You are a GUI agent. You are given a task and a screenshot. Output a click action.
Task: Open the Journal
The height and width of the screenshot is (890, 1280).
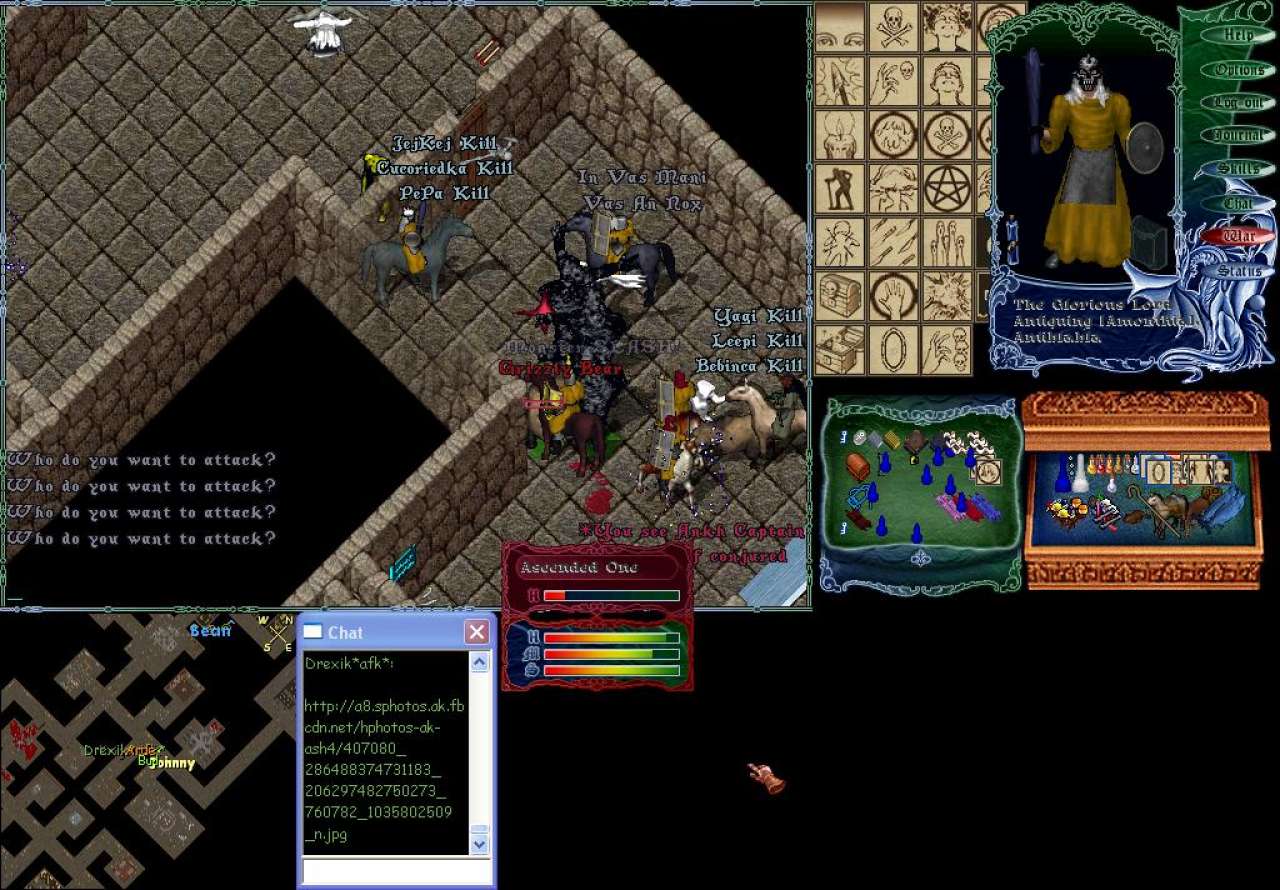pyautogui.click(x=1239, y=136)
